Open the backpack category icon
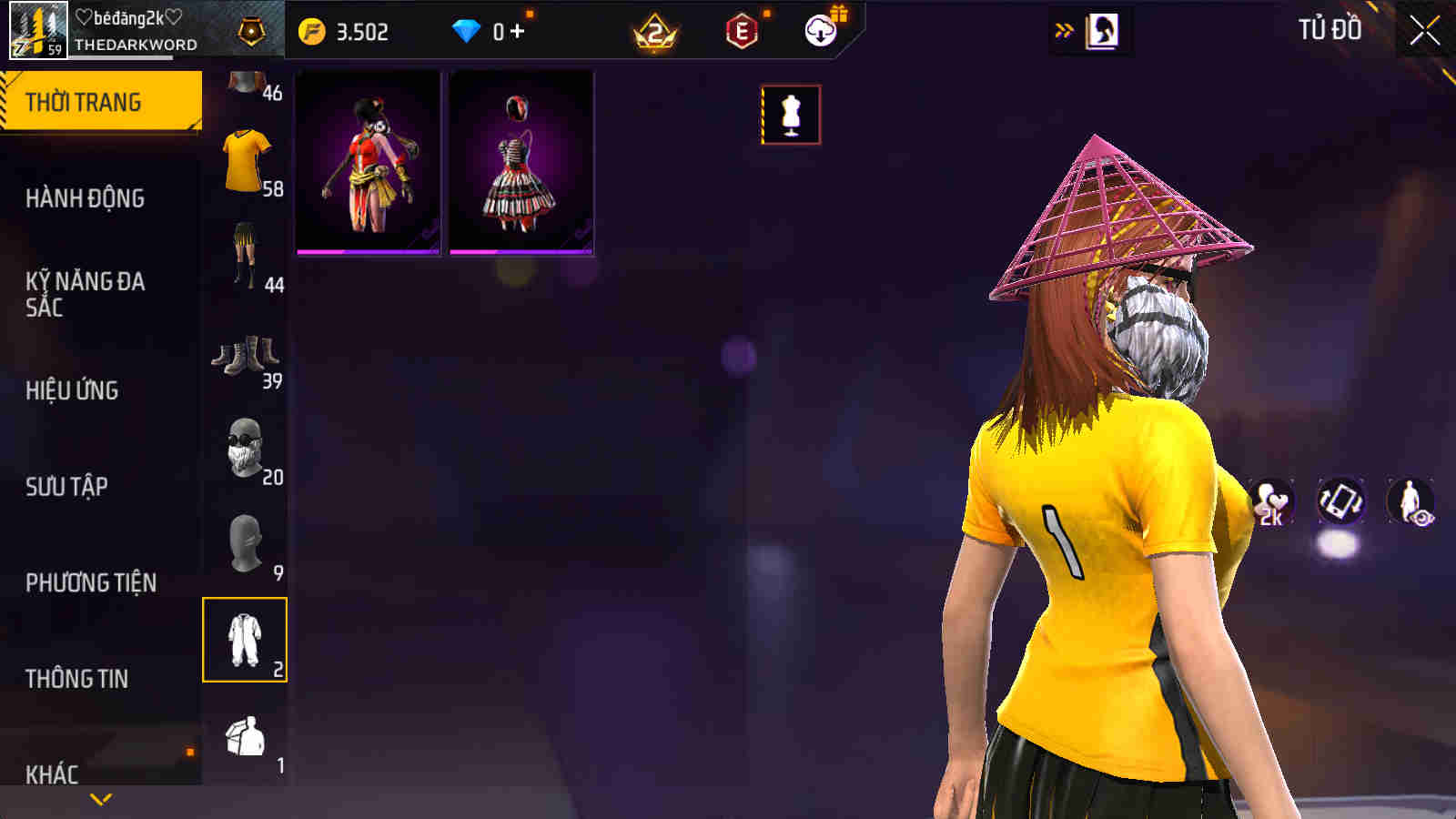The height and width of the screenshot is (819, 1456). 244,737
